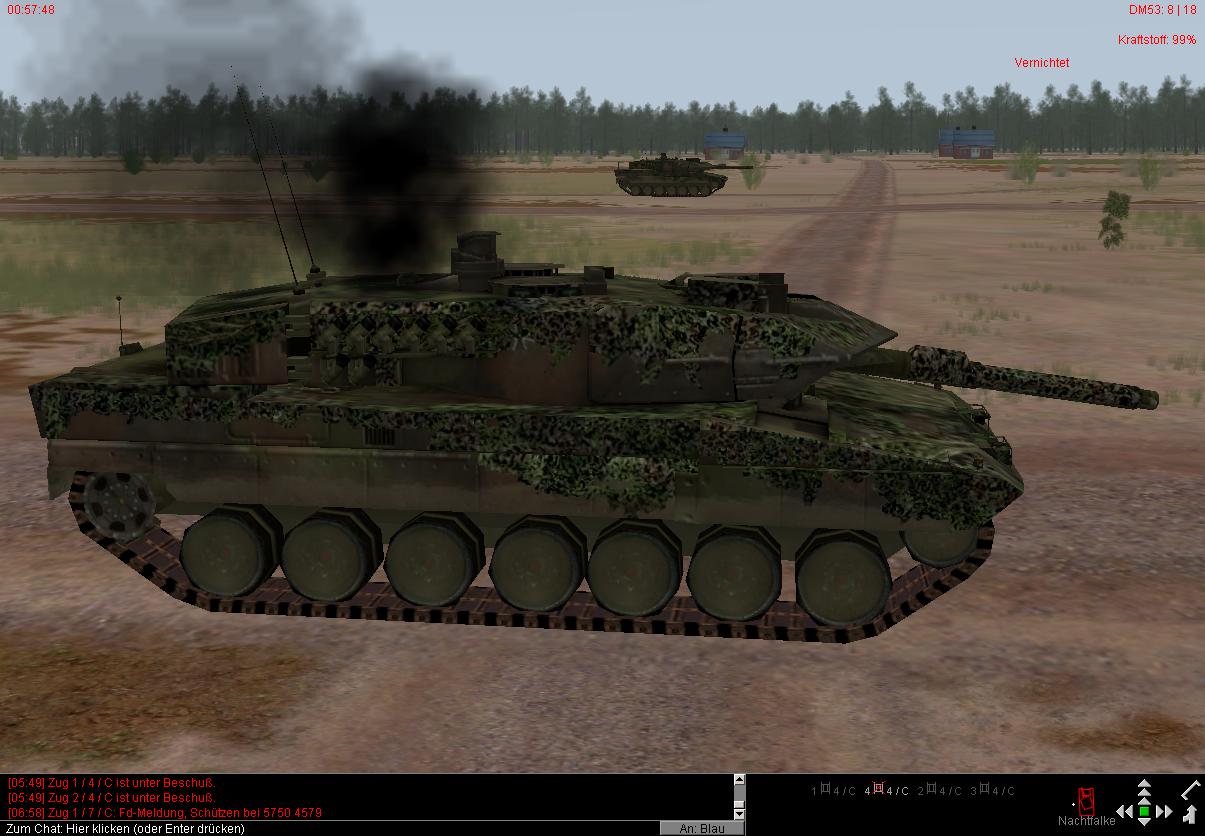
Task: Click the angled bracket icon in corner
Action: (1191, 790)
